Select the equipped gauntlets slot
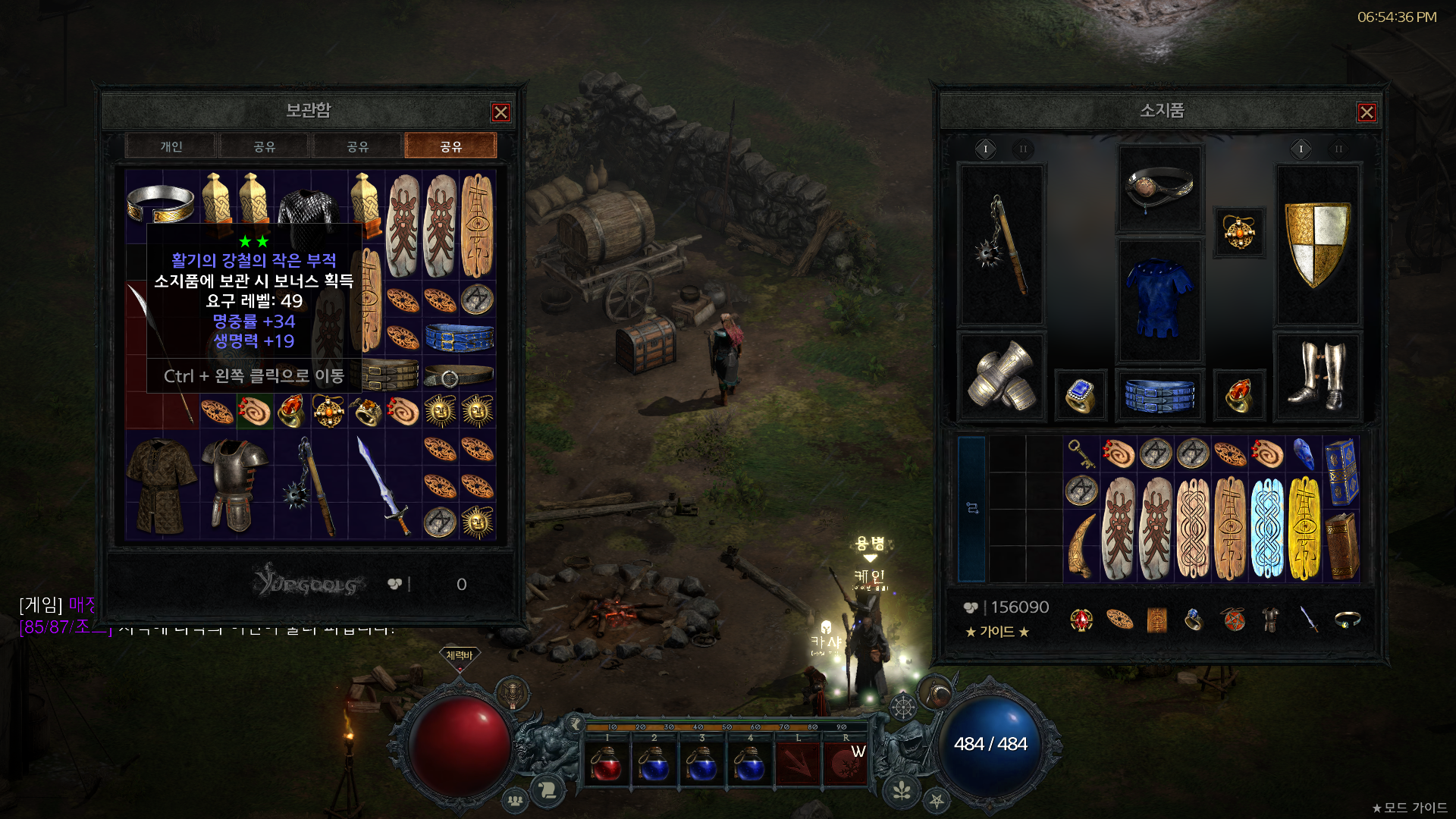 (x=1002, y=375)
